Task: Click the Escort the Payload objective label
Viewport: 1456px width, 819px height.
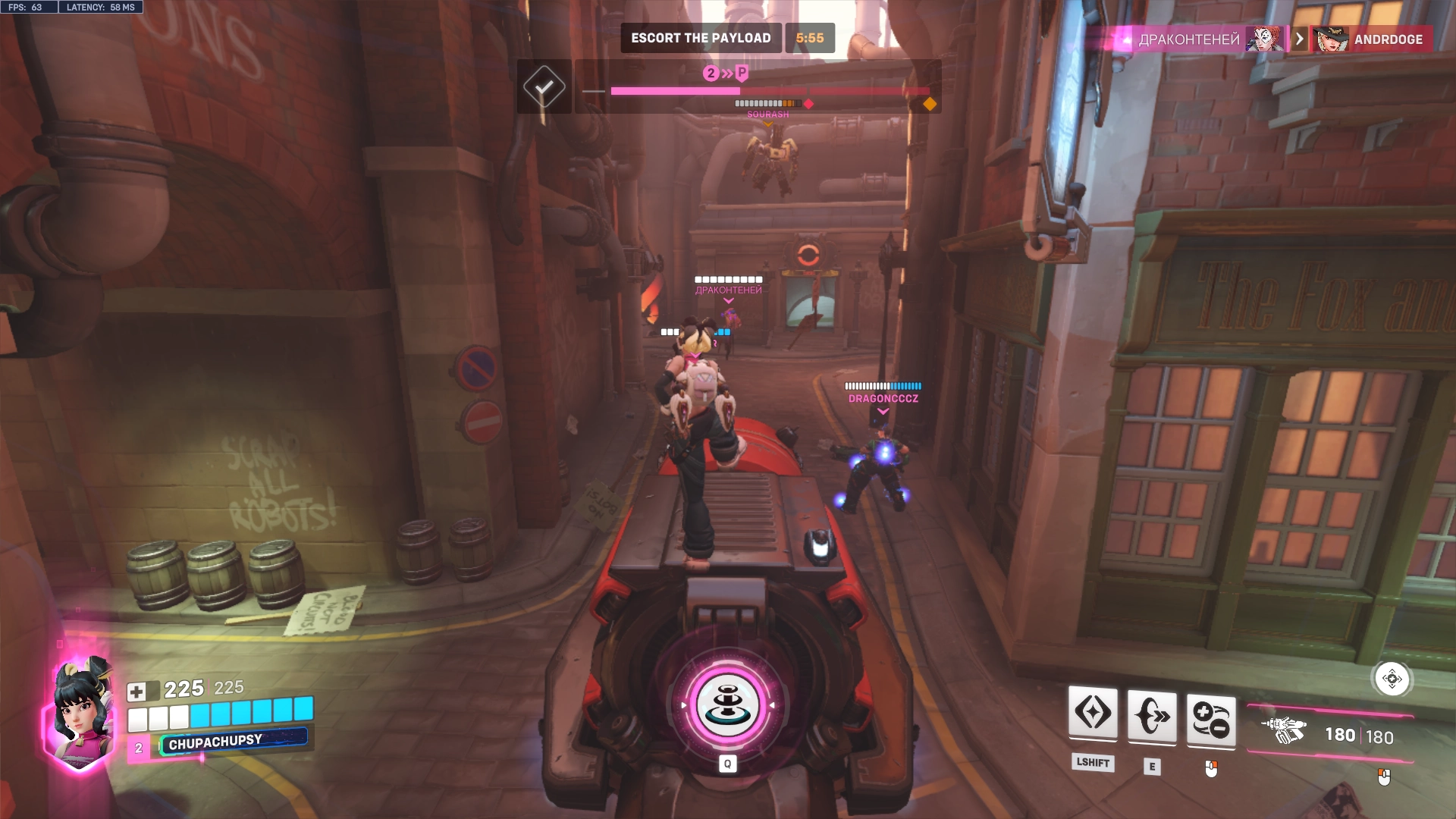Action: (x=700, y=38)
